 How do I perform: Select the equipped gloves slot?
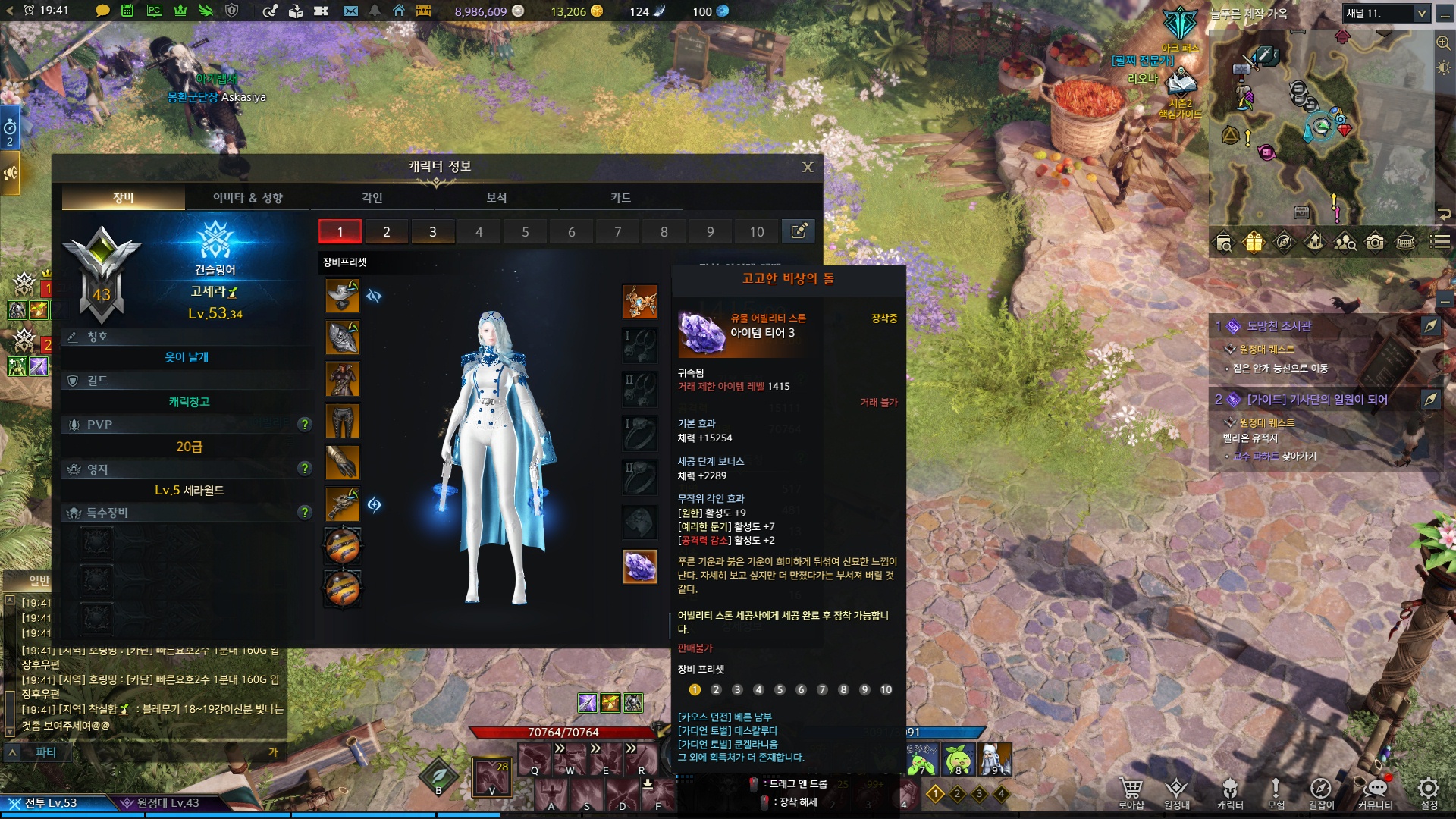[343, 463]
